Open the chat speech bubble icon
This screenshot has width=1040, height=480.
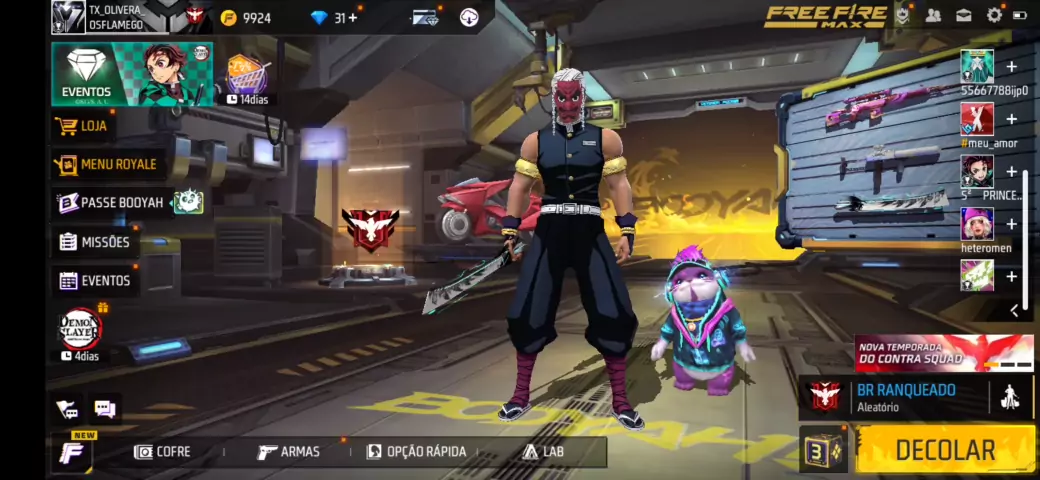pyautogui.click(x=104, y=408)
